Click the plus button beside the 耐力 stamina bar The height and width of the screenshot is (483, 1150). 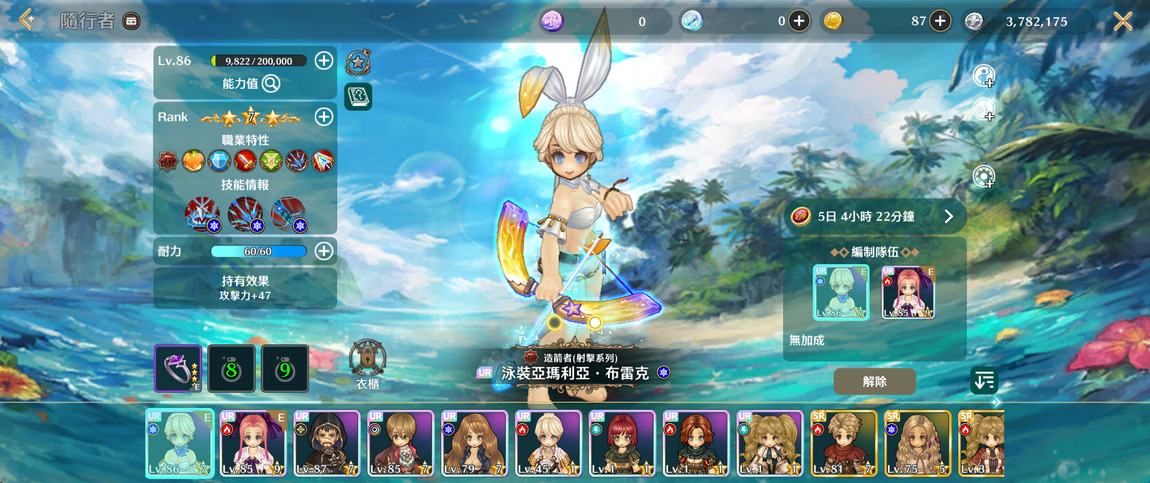(324, 251)
